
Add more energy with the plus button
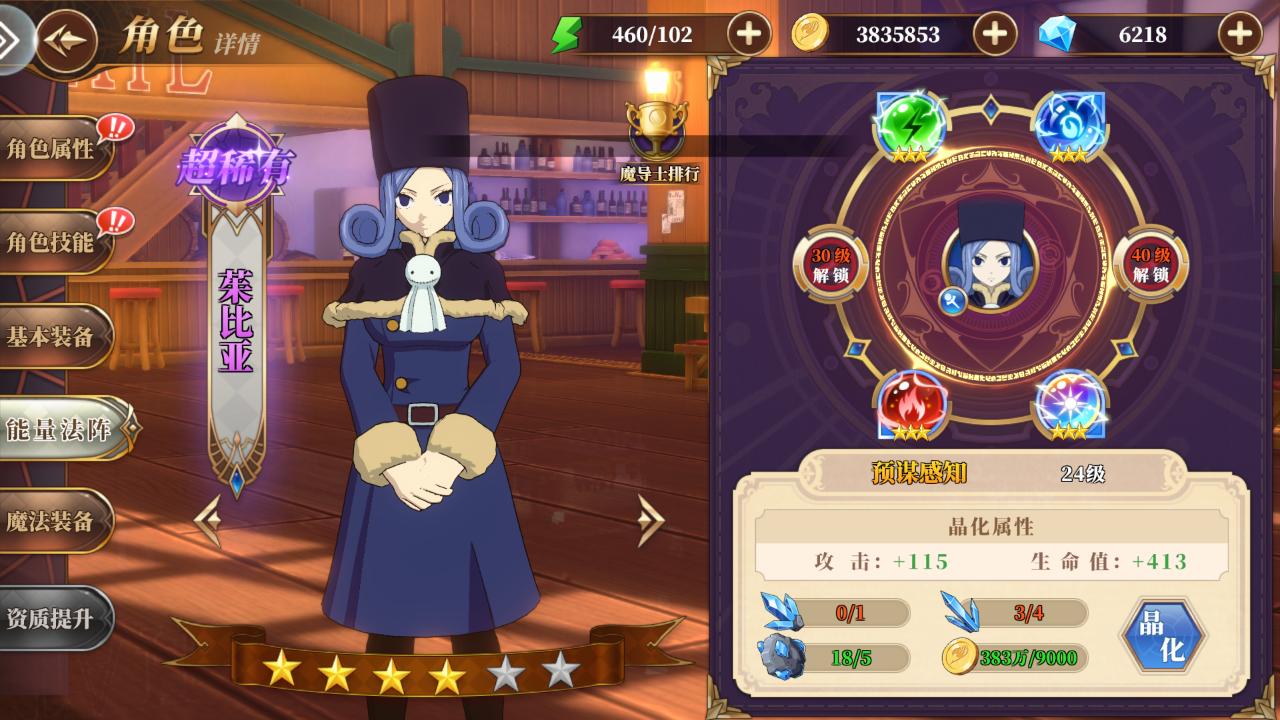click(748, 35)
